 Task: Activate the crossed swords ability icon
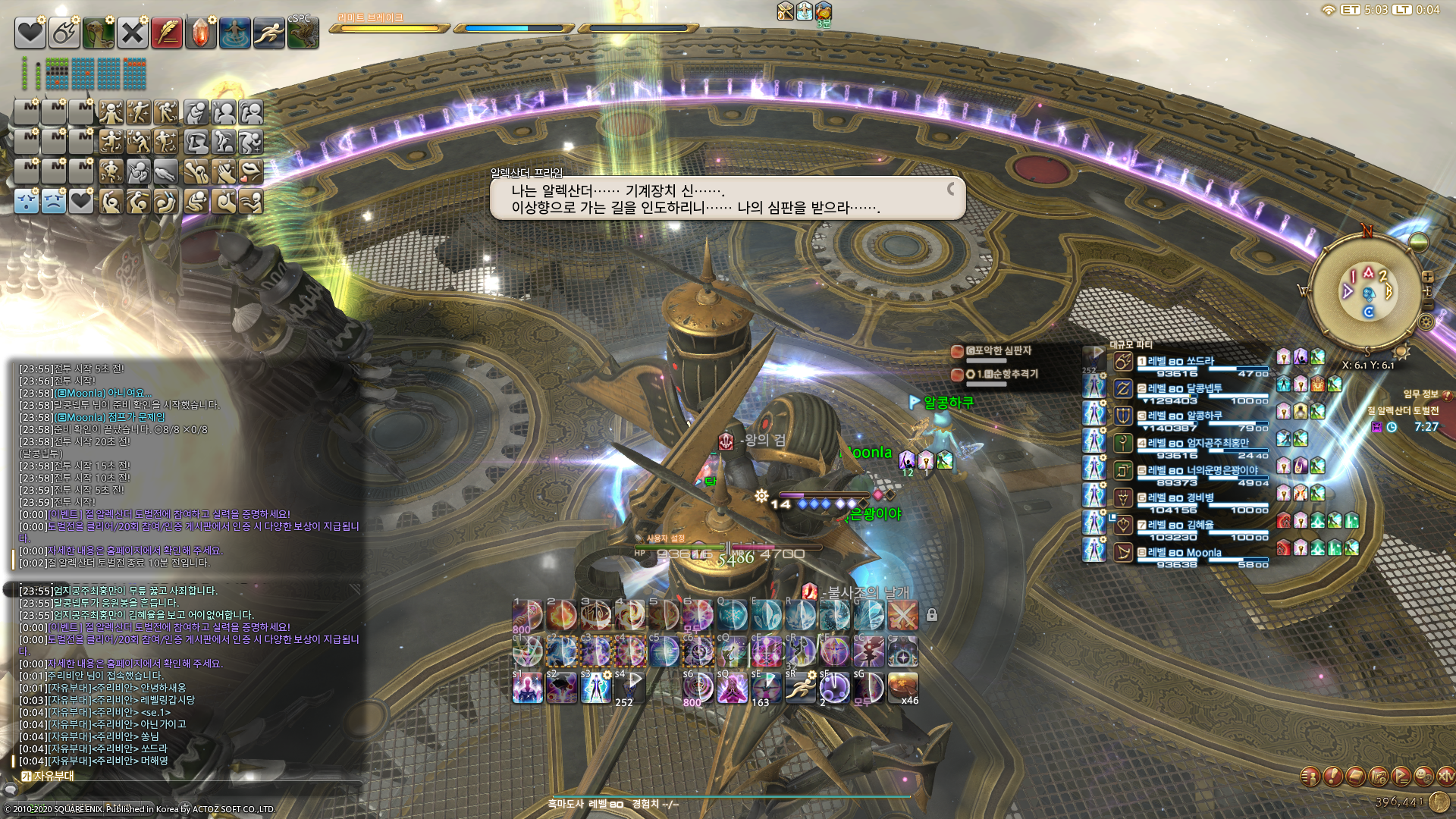(x=902, y=615)
